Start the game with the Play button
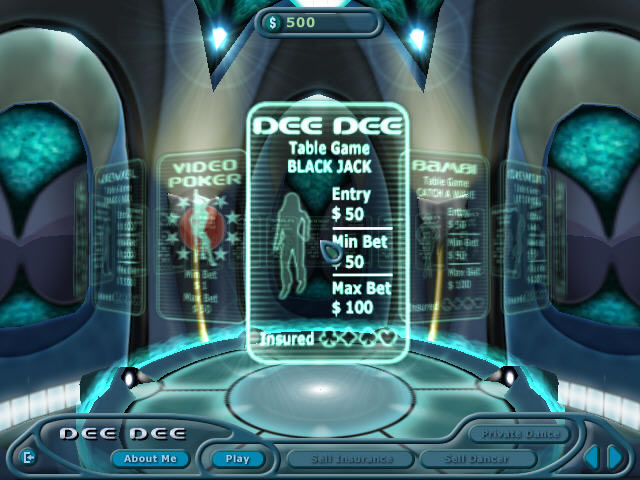Viewport: 640px width, 480px height. (x=237, y=459)
